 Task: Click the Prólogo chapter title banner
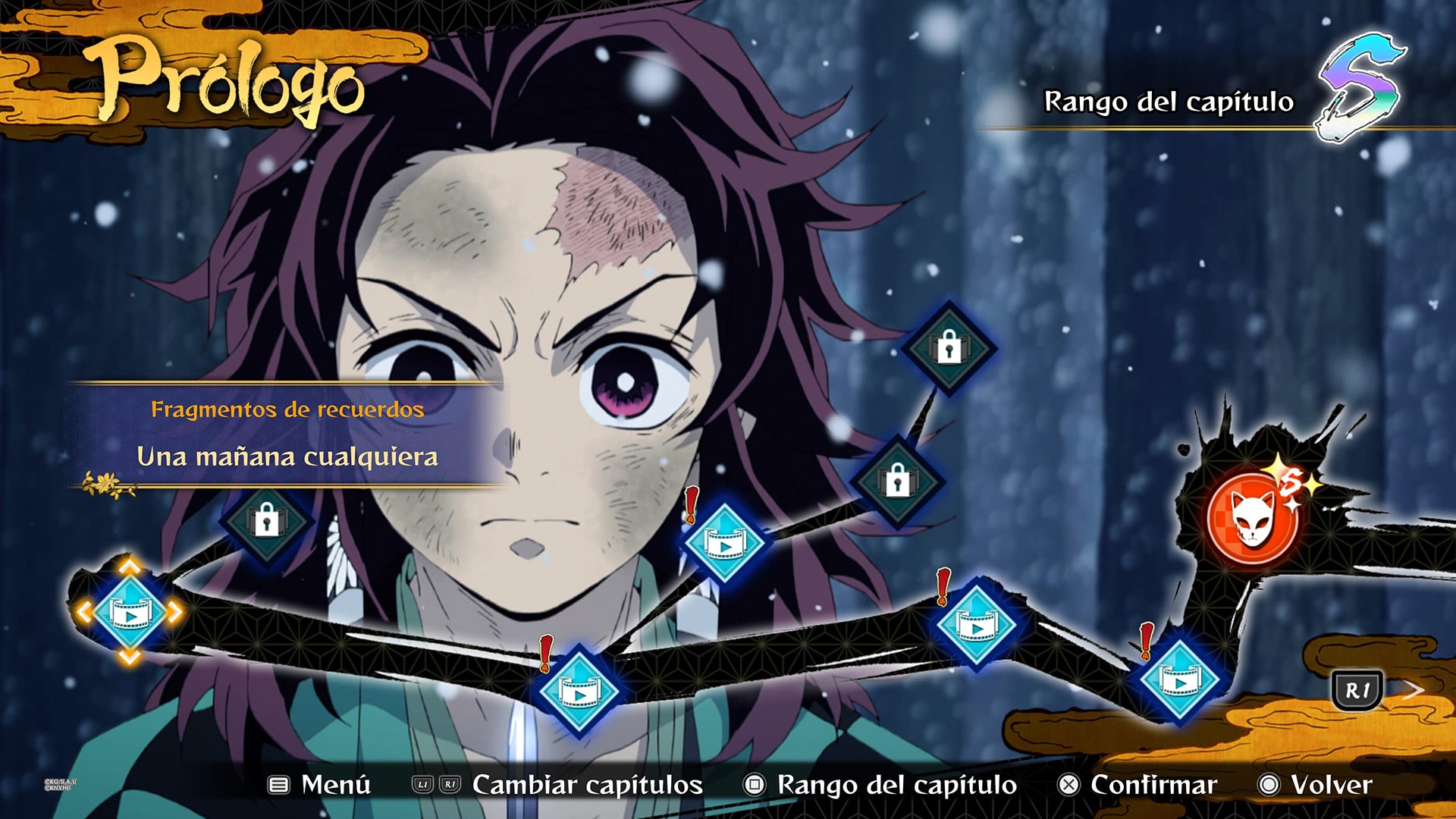227,80
